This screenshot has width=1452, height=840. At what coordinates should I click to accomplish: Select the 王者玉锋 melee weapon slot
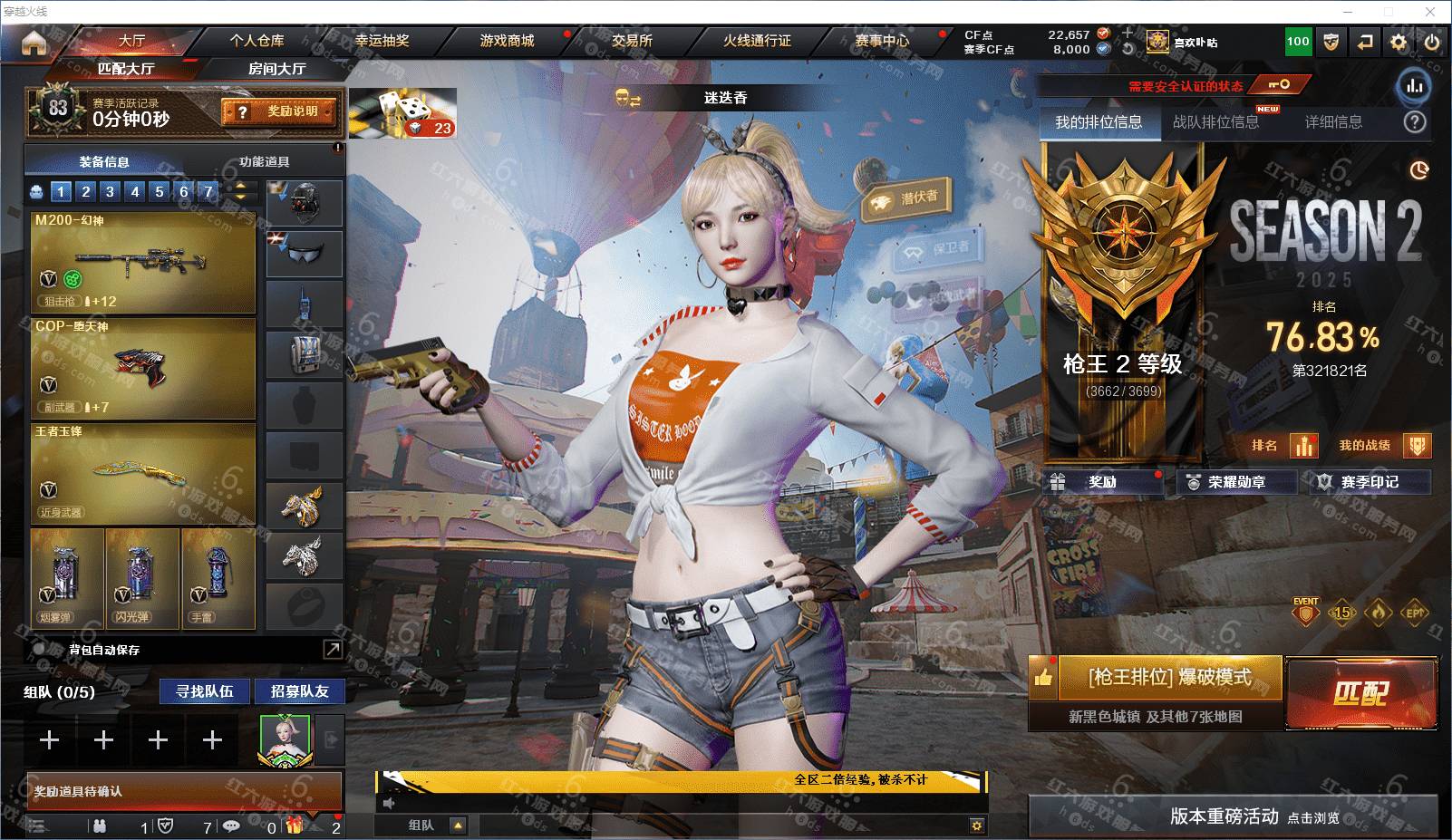point(143,472)
